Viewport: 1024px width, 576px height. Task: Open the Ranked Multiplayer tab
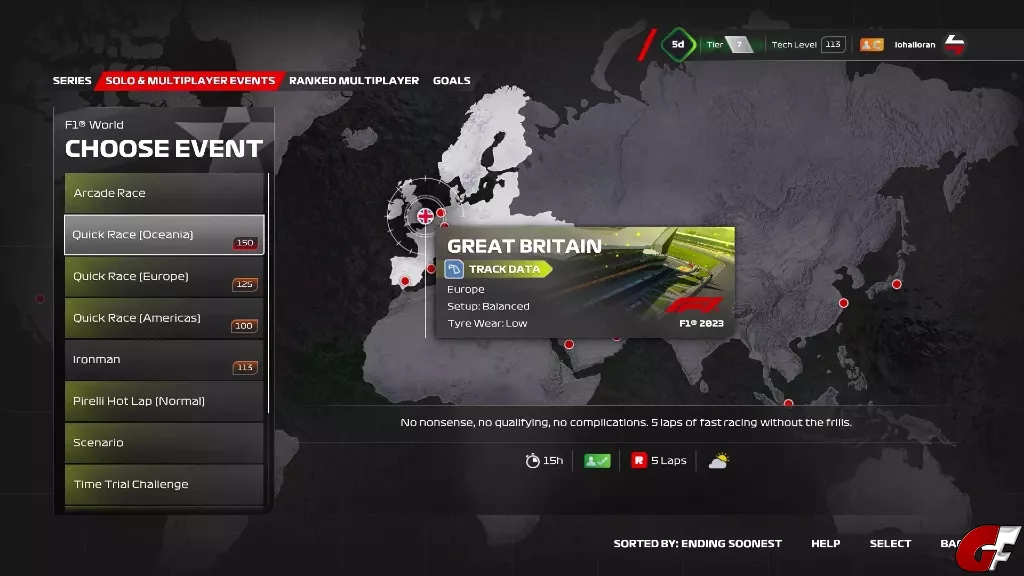(354, 81)
